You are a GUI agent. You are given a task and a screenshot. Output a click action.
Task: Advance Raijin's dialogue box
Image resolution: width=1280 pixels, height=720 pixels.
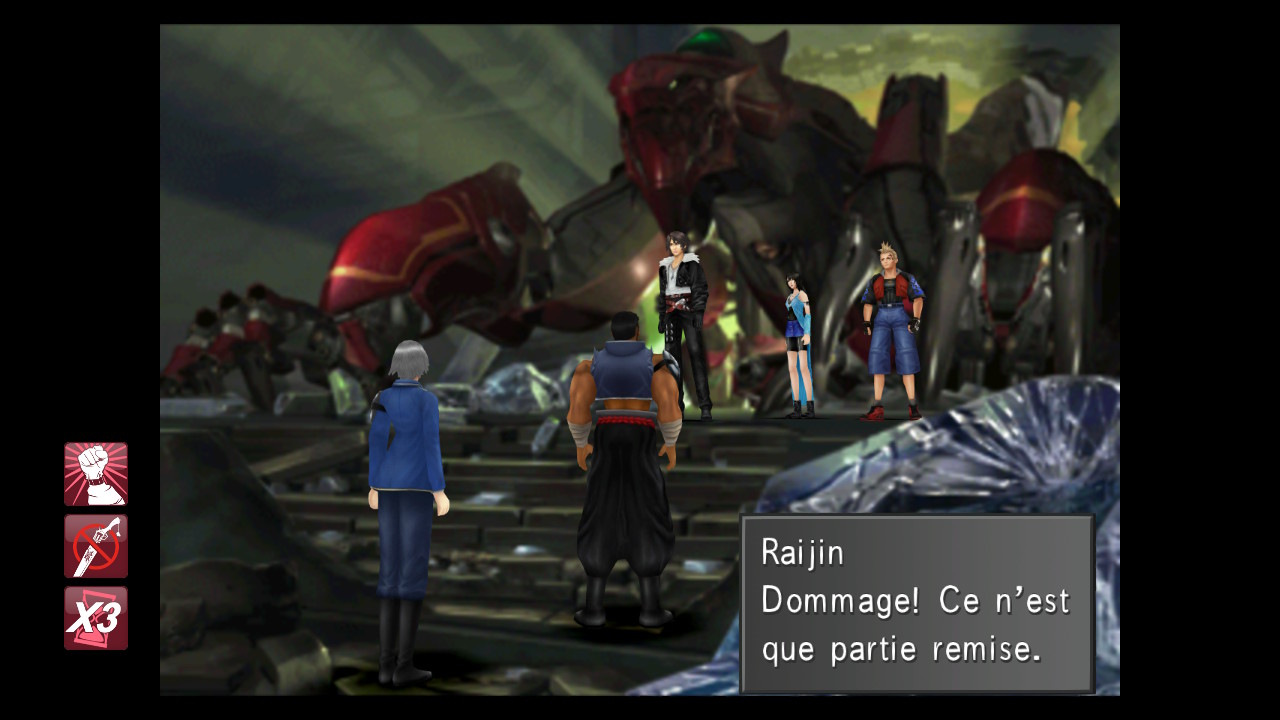(915, 600)
